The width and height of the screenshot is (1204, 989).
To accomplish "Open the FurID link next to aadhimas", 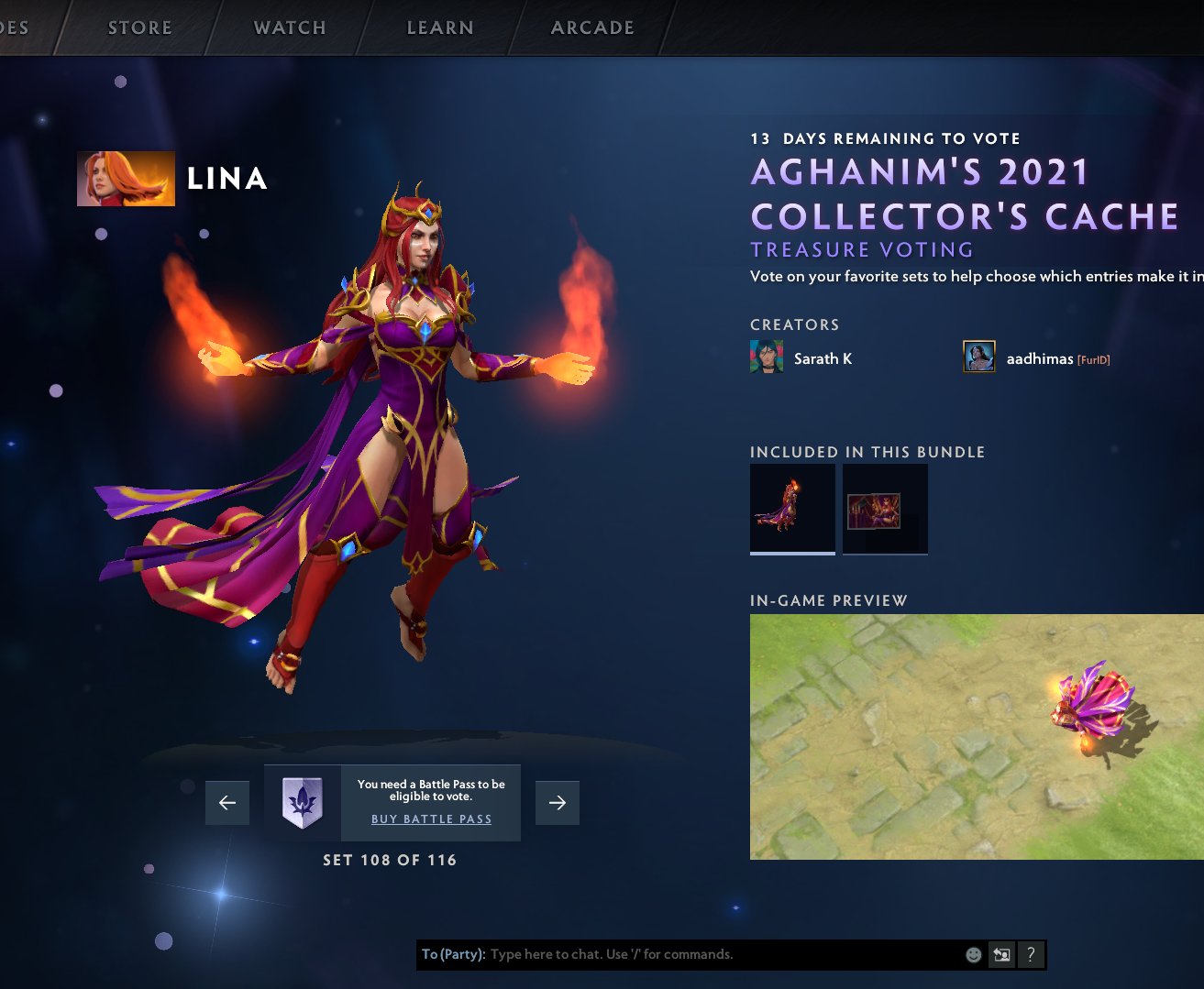I will point(1092,358).
